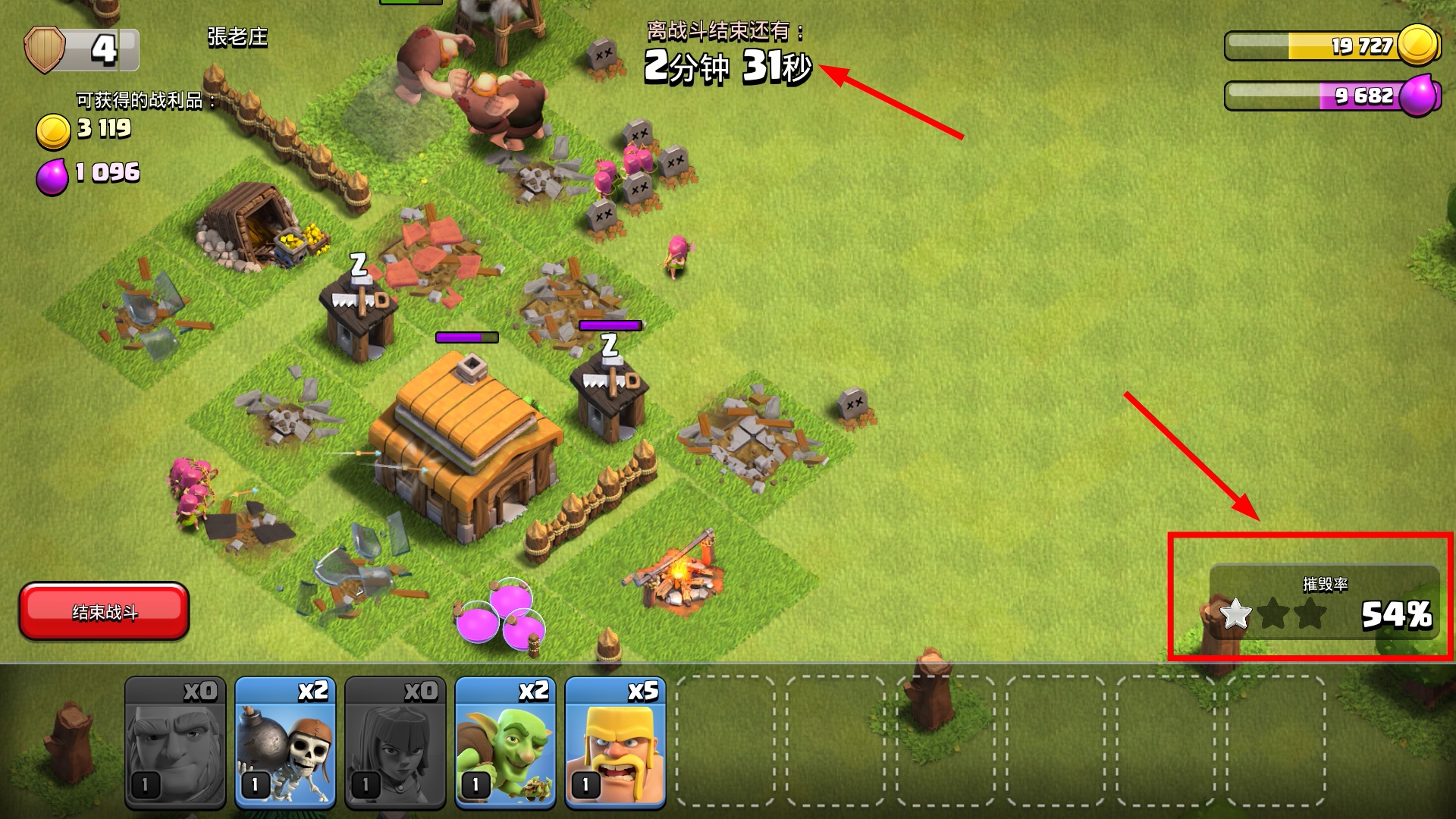Select the Barbarian troop card

615,743
